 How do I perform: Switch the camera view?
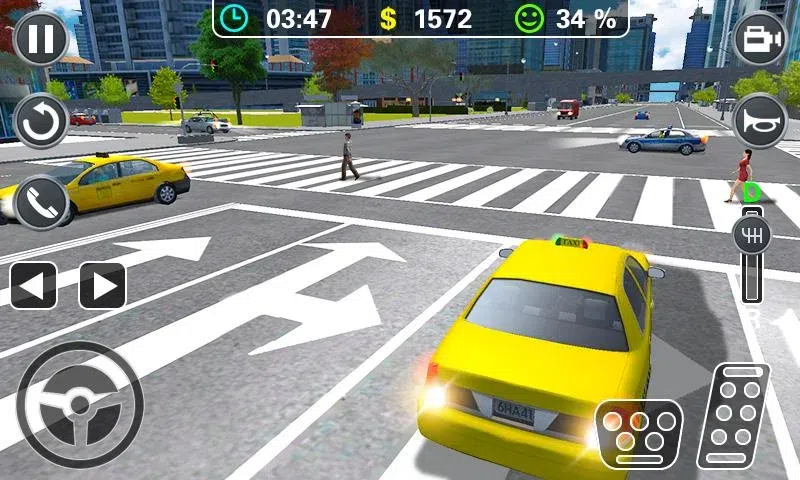(x=760, y=38)
